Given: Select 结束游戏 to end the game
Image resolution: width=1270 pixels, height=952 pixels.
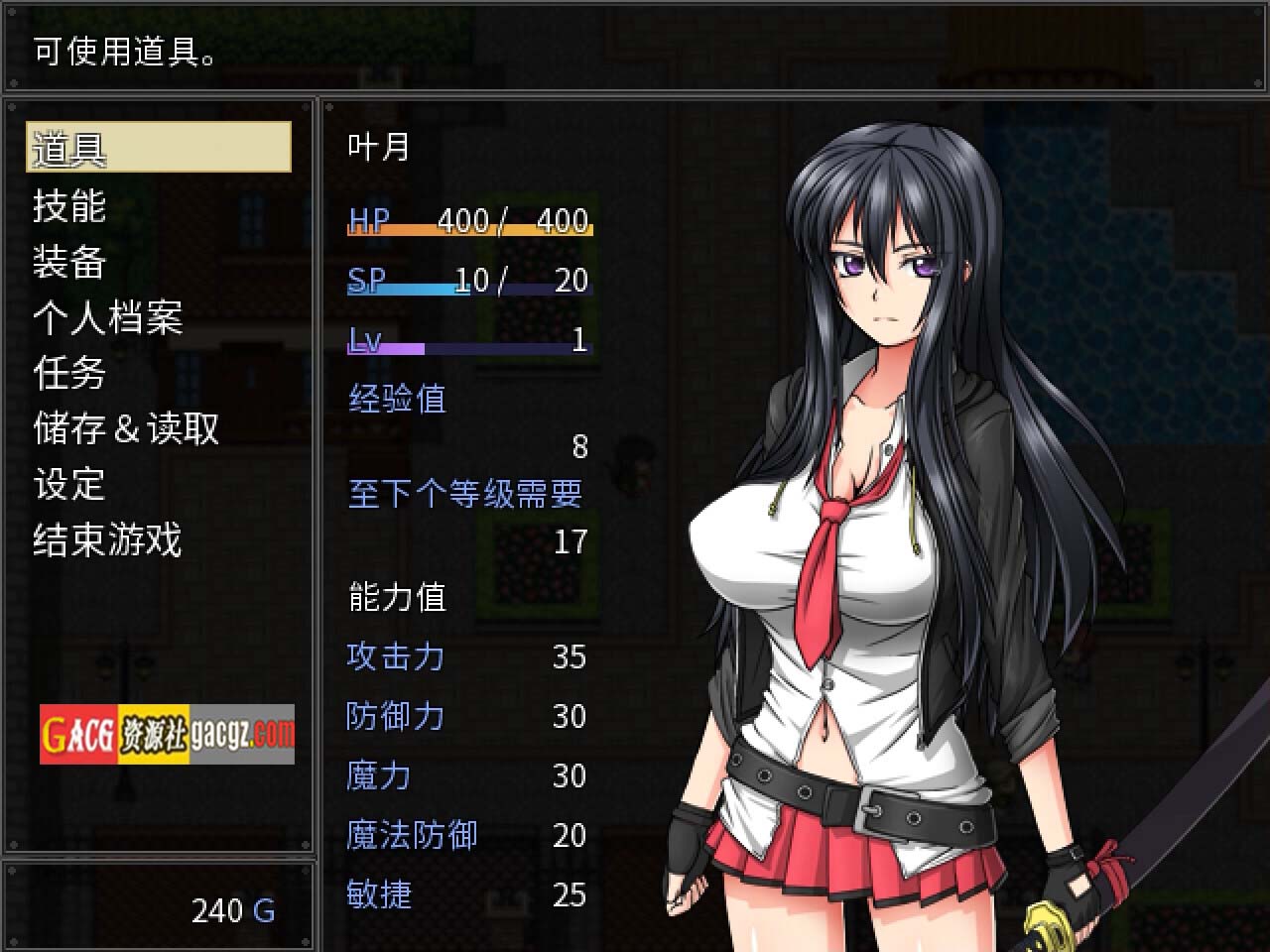Looking at the screenshot, I should pyautogui.click(x=107, y=540).
